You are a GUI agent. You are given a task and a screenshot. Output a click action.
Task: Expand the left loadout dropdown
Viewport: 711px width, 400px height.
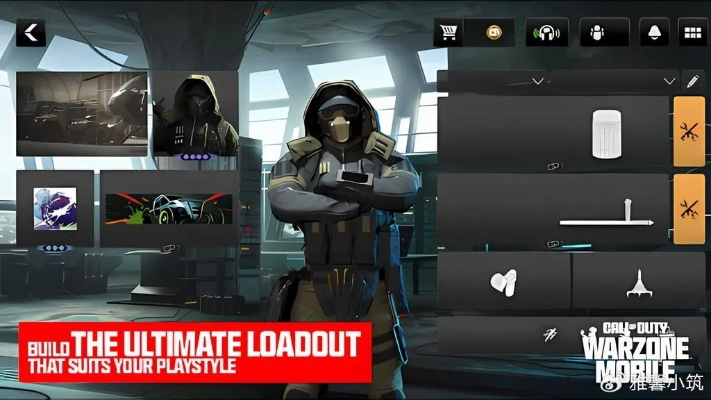point(538,80)
